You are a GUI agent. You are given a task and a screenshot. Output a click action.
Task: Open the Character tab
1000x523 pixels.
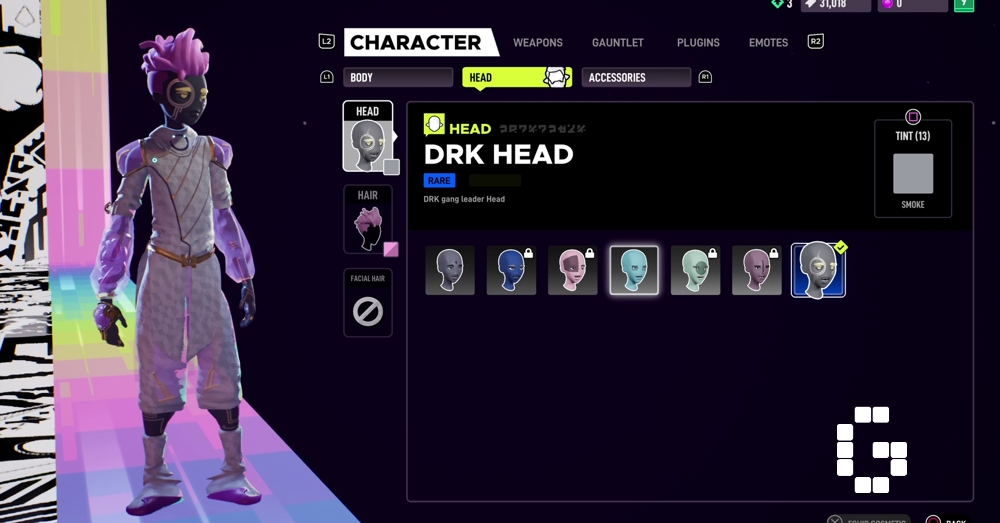[415, 42]
